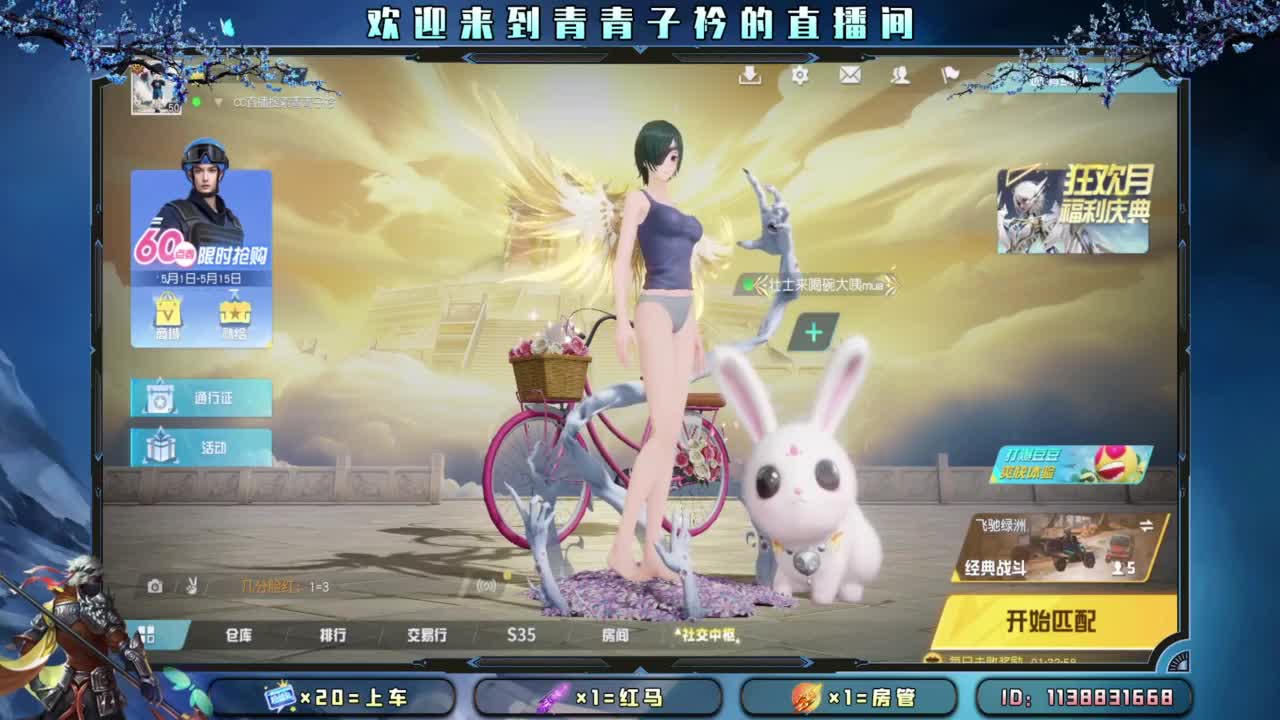Open the 活动 events panel
The image size is (1280, 720).
click(x=199, y=448)
